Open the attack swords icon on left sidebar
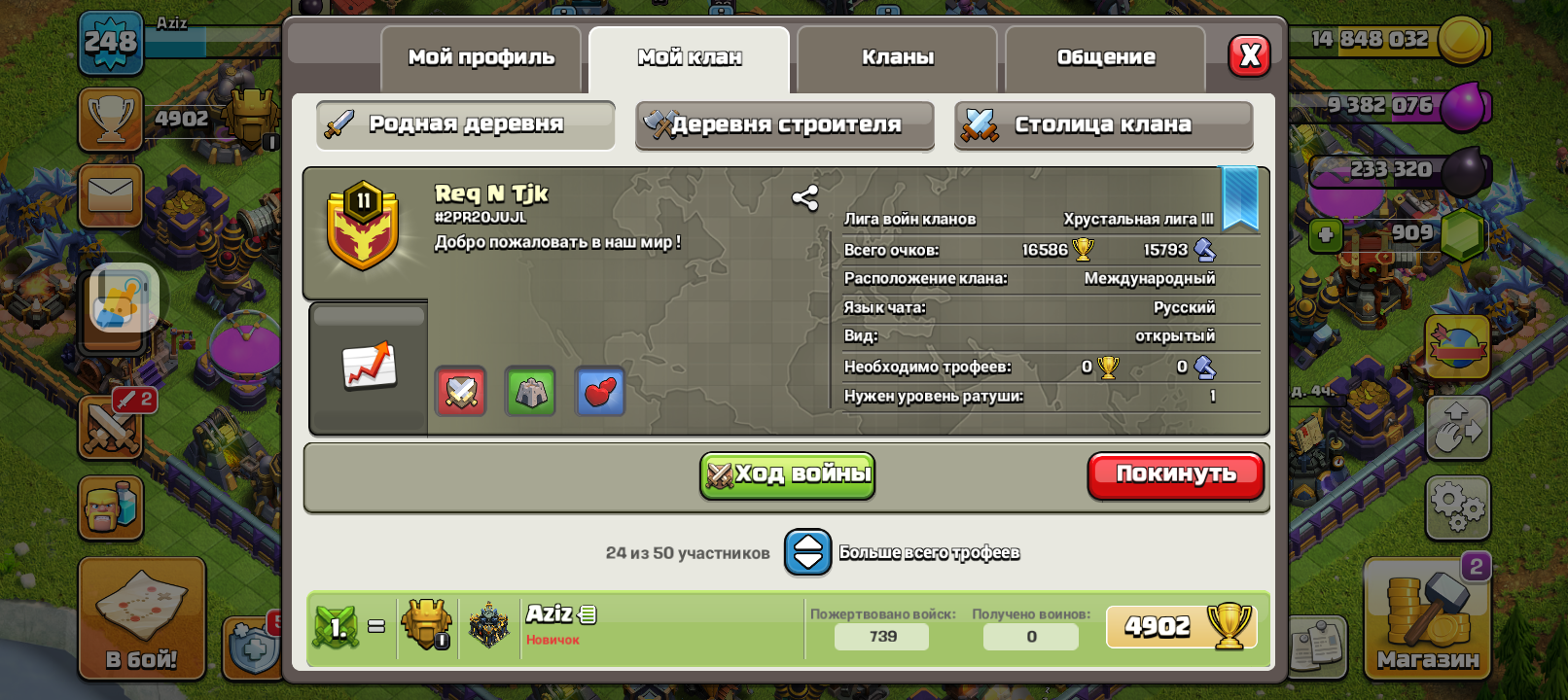The height and width of the screenshot is (700, 1568). pos(110,428)
